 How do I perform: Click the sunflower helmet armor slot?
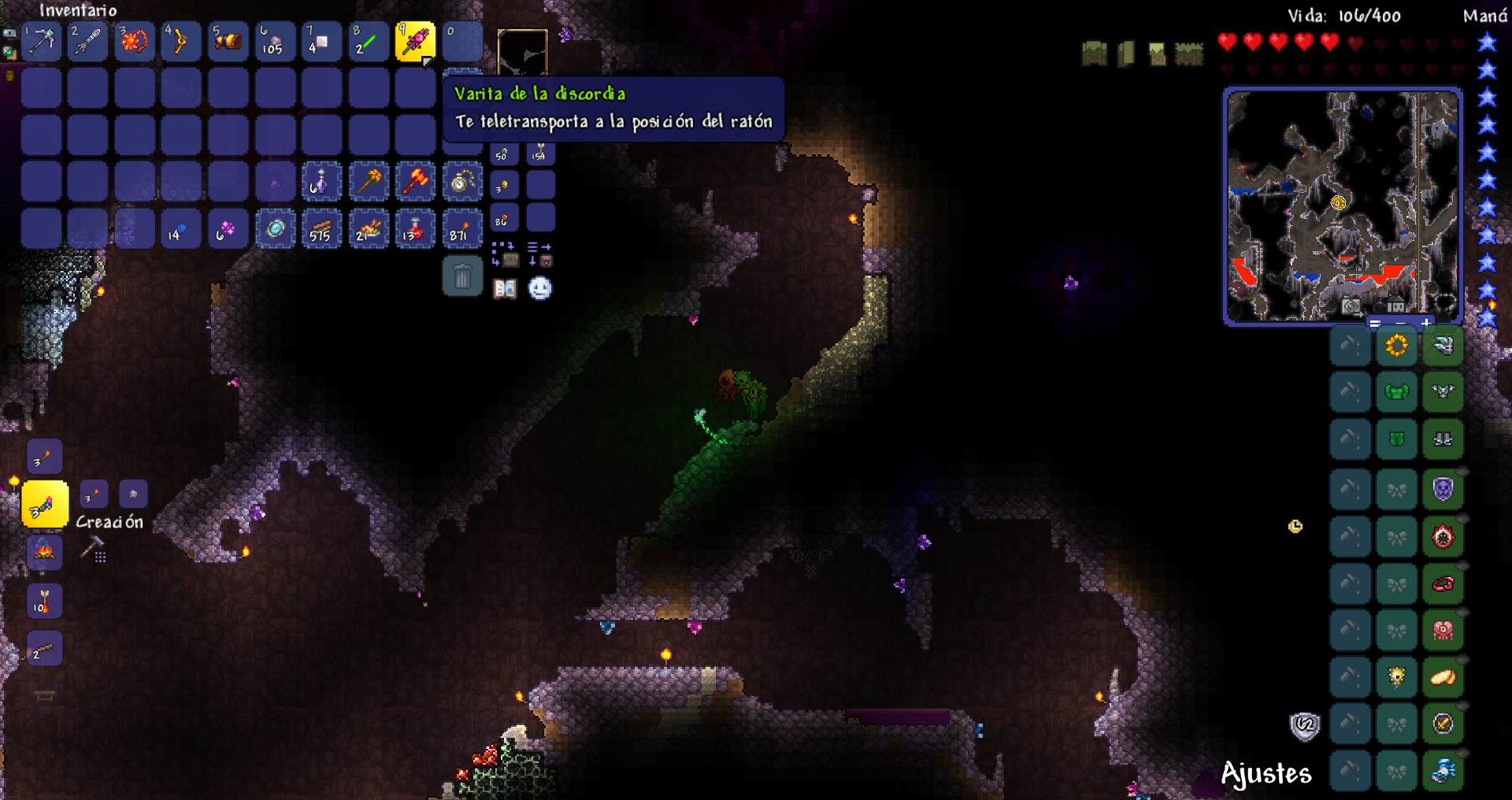[1396, 346]
